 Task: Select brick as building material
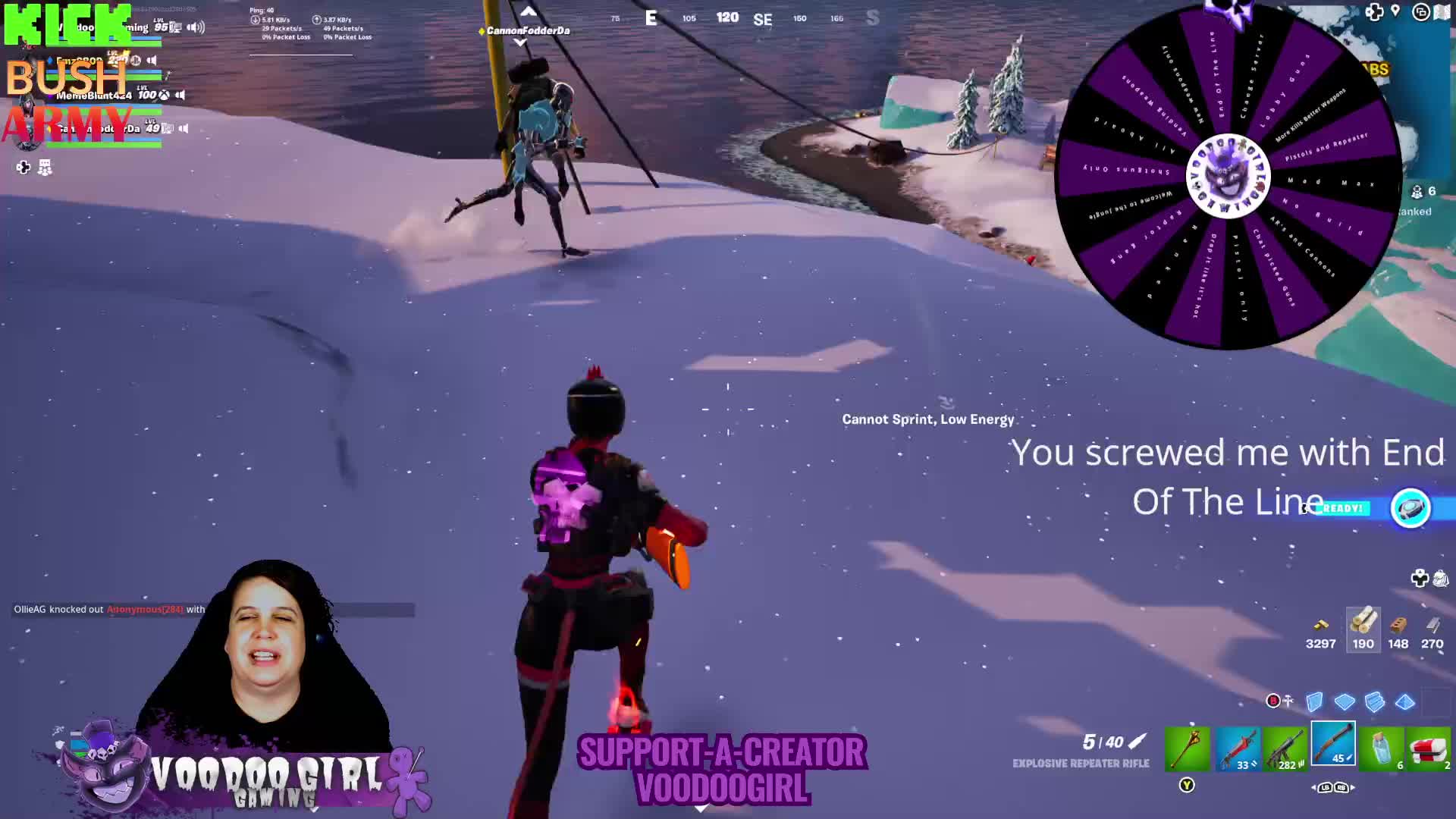(1398, 629)
